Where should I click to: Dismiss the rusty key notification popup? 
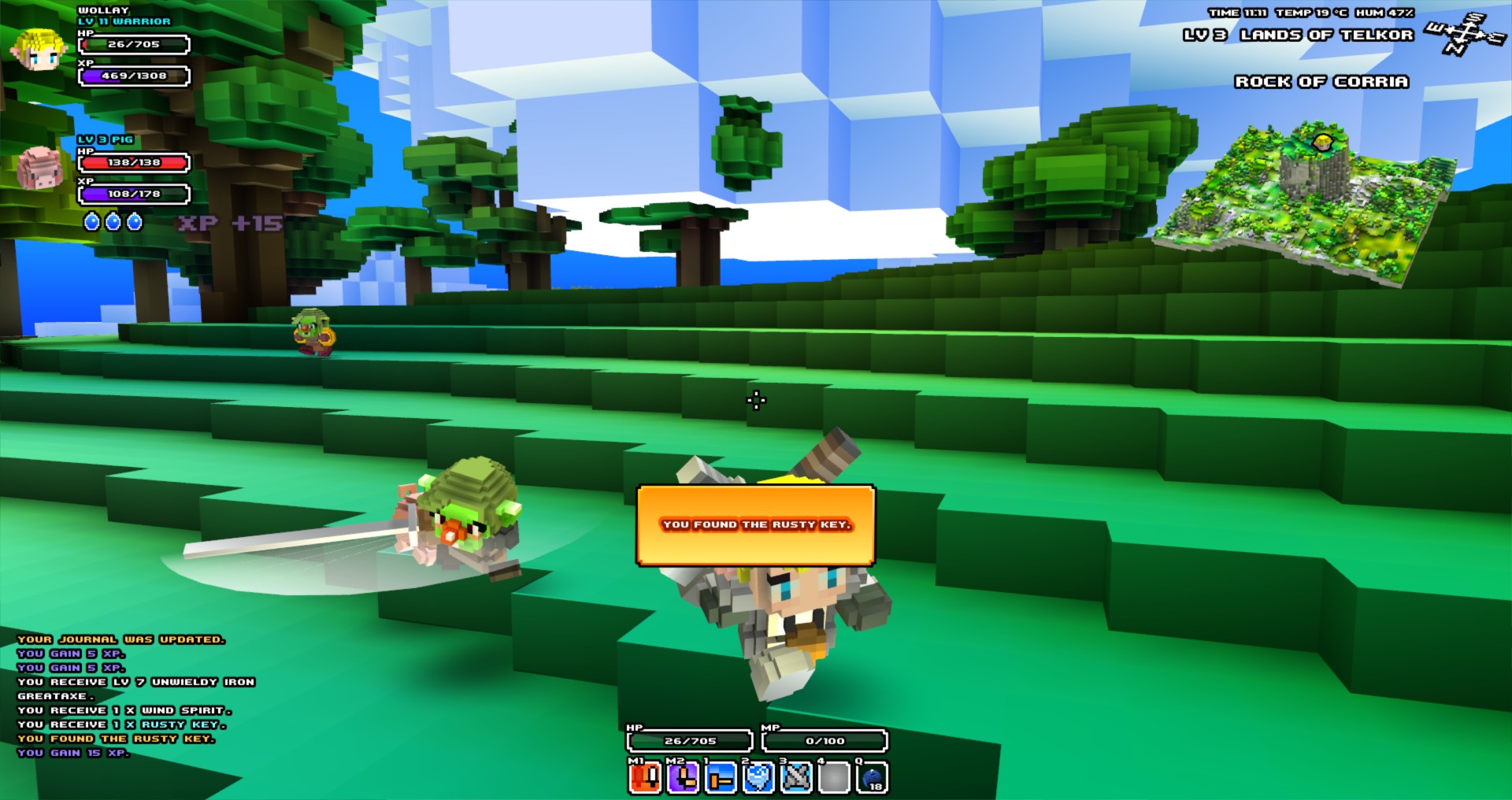click(x=758, y=524)
